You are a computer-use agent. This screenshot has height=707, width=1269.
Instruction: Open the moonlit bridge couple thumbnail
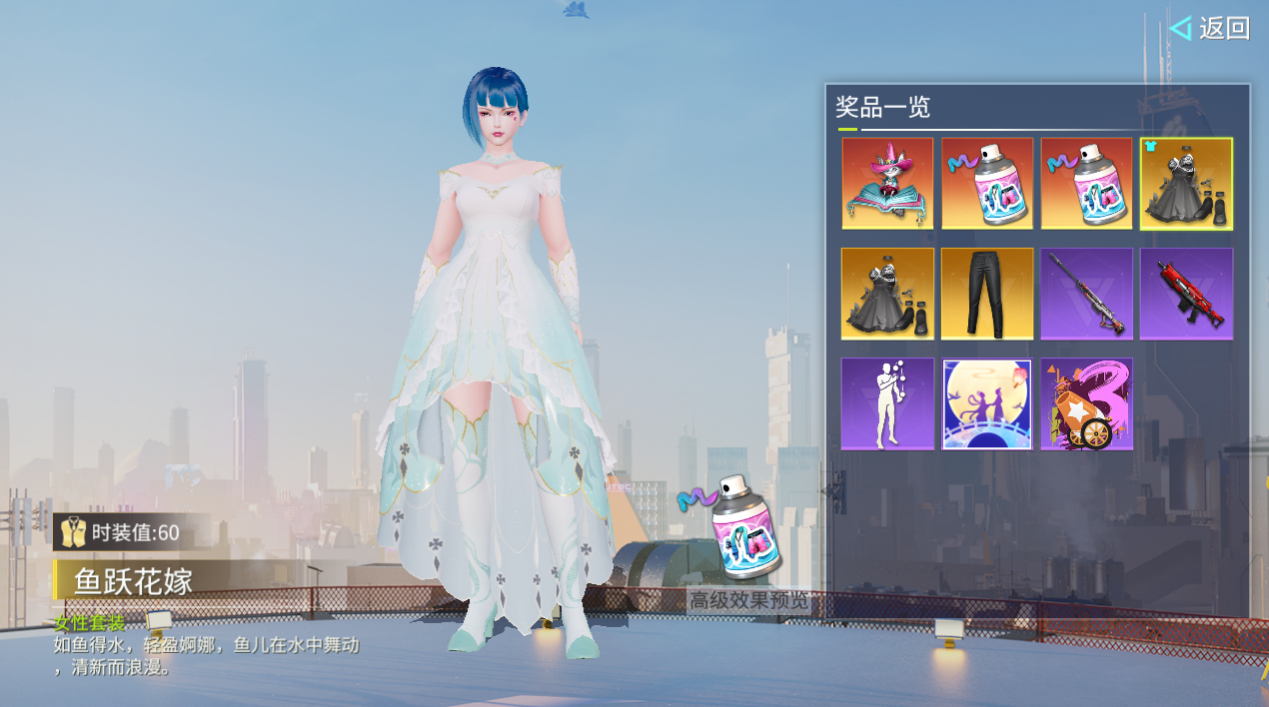coord(987,404)
